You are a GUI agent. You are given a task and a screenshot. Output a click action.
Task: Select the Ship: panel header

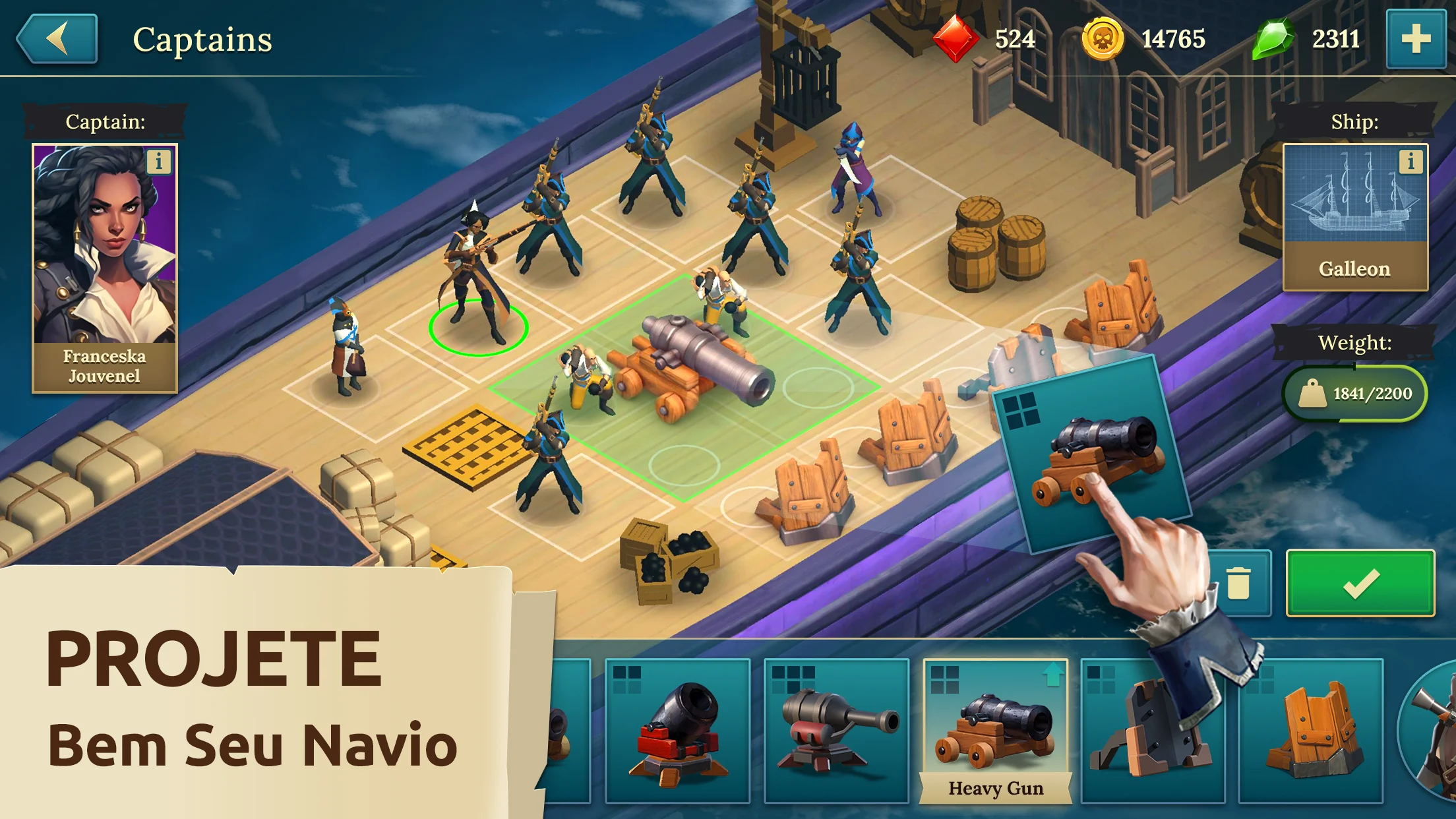1354,122
